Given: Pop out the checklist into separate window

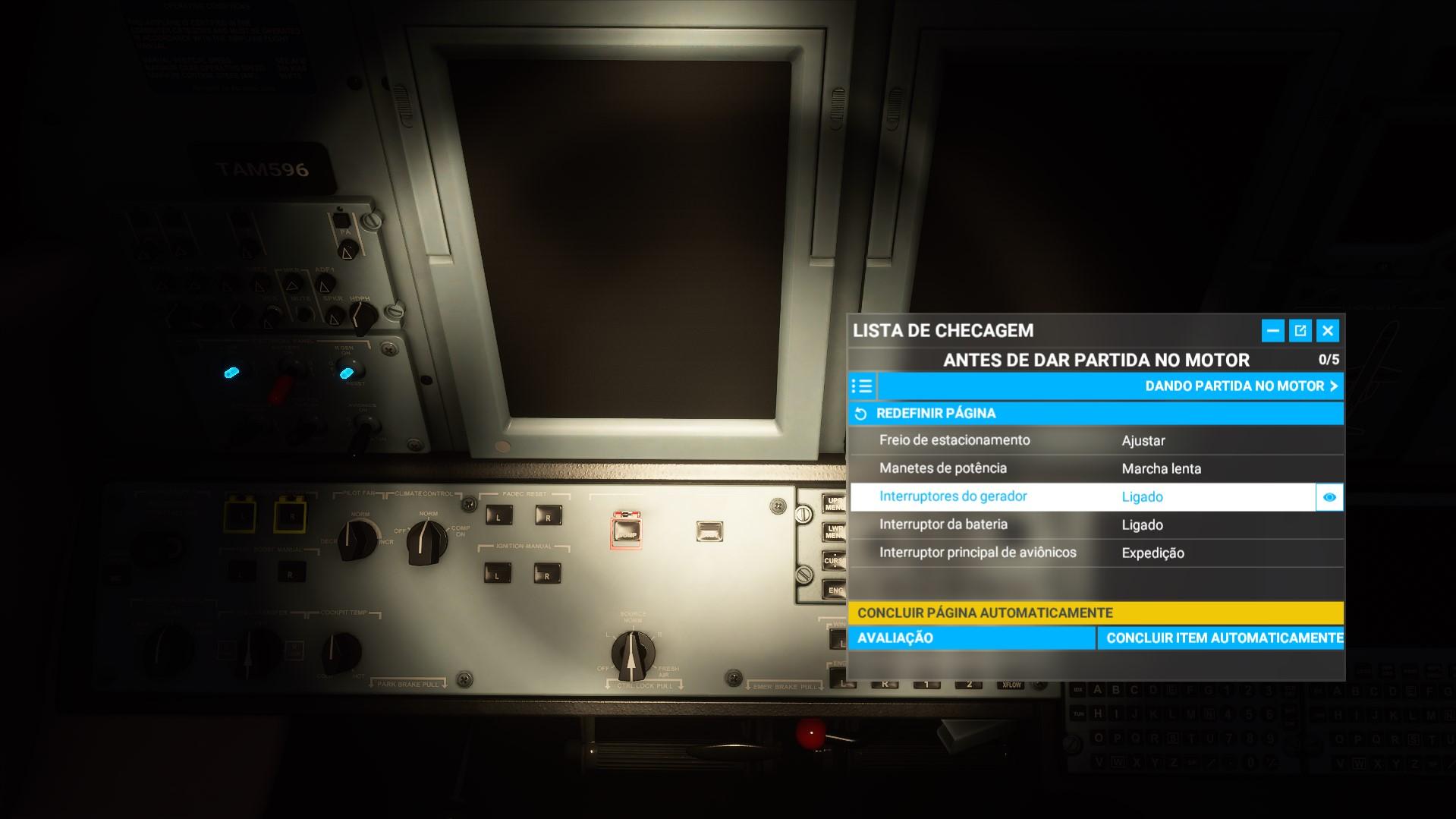Looking at the screenshot, I should coord(1300,330).
